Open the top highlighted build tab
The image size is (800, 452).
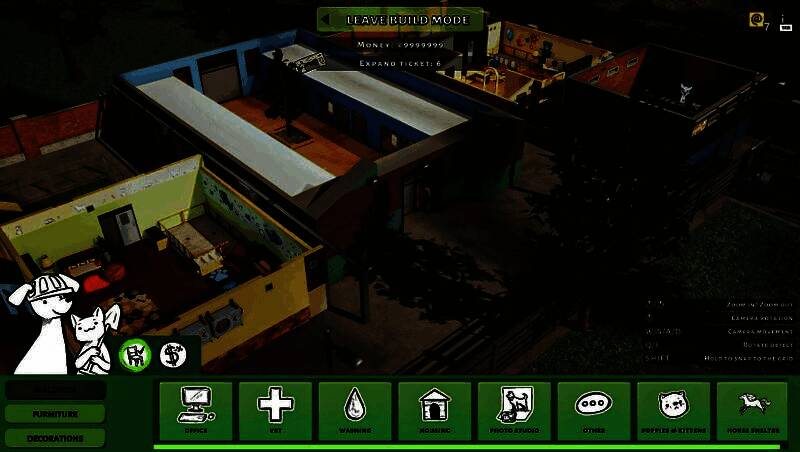coord(55,389)
